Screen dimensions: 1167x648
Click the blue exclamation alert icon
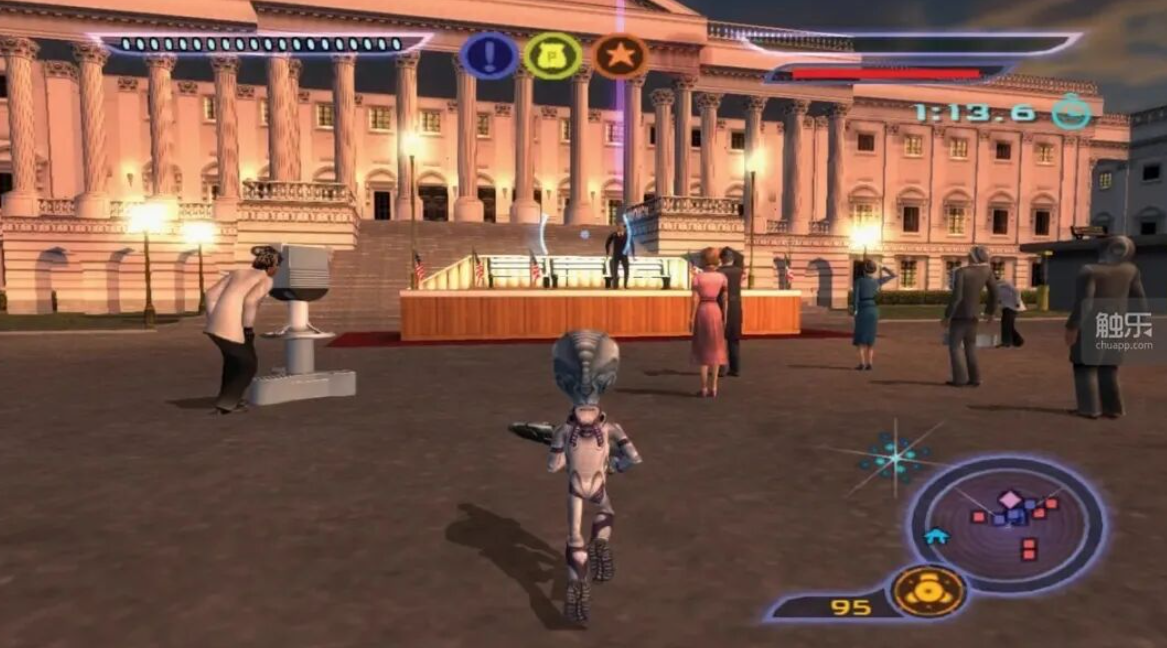point(489,56)
